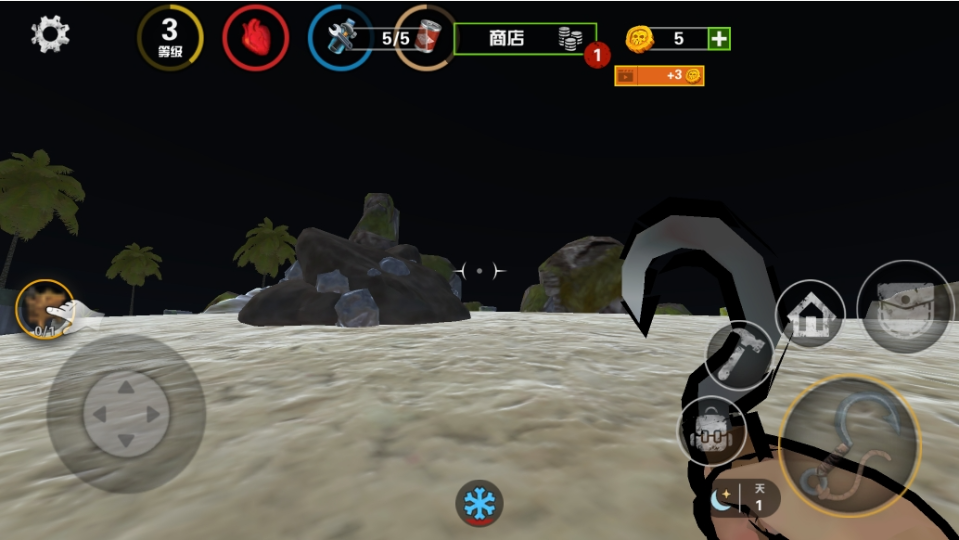Activate the blue snowflake icon
The width and height of the screenshot is (959, 540).
click(479, 502)
